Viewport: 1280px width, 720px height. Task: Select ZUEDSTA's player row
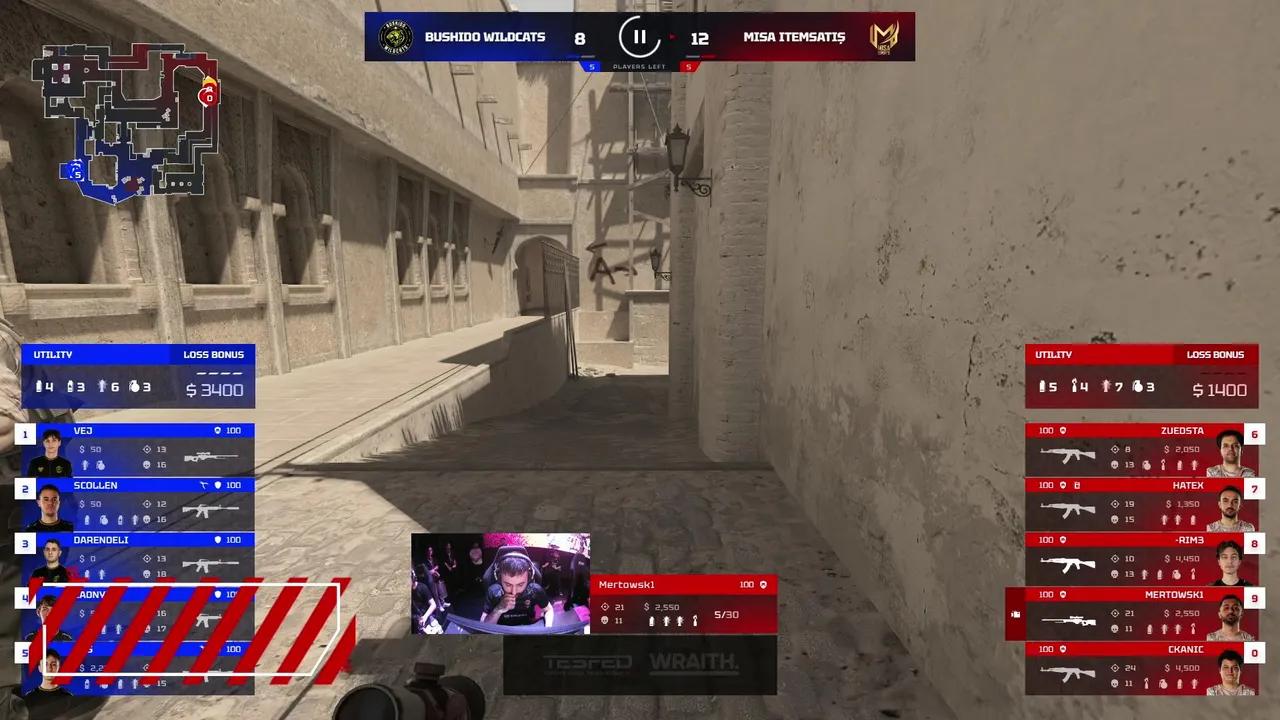pyautogui.click(x=1140, y=450)
